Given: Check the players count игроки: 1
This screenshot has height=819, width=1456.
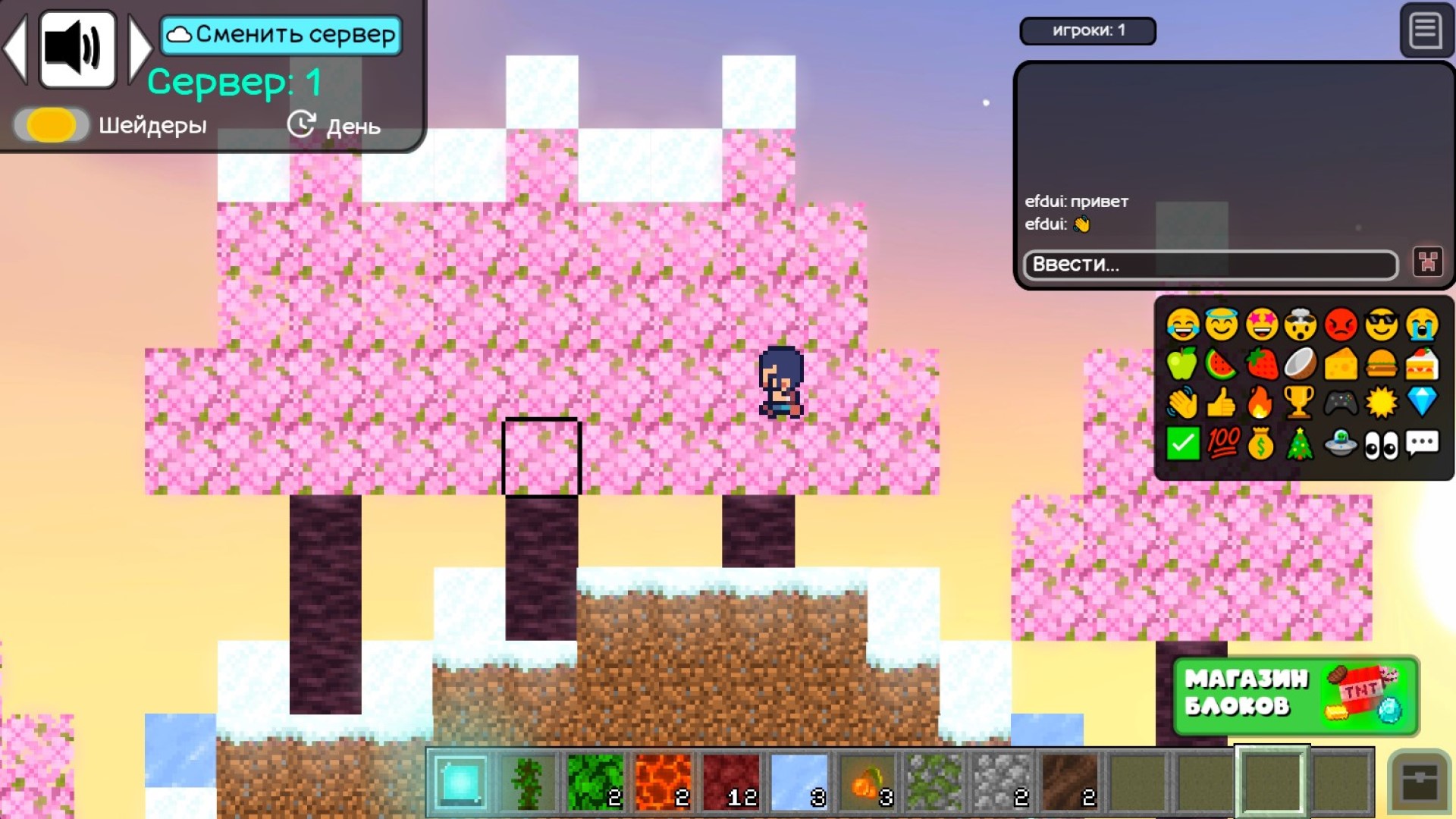Looking at the screenshot, I should [1087, 31].
